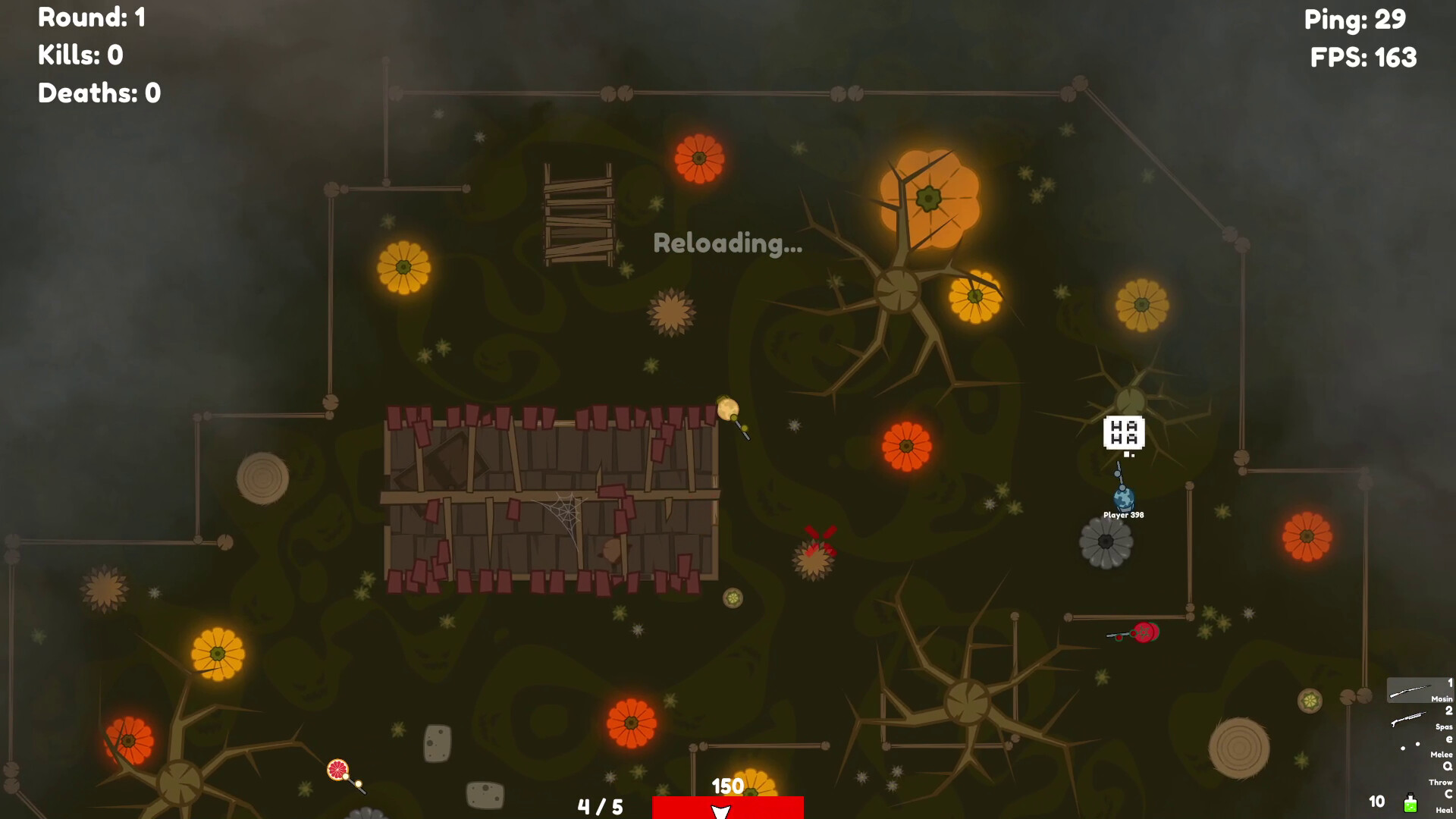1456x819 pixels.
Task: Click the Player 398 character sprite
Action: pyautogui.click(x=1122, y=499)
